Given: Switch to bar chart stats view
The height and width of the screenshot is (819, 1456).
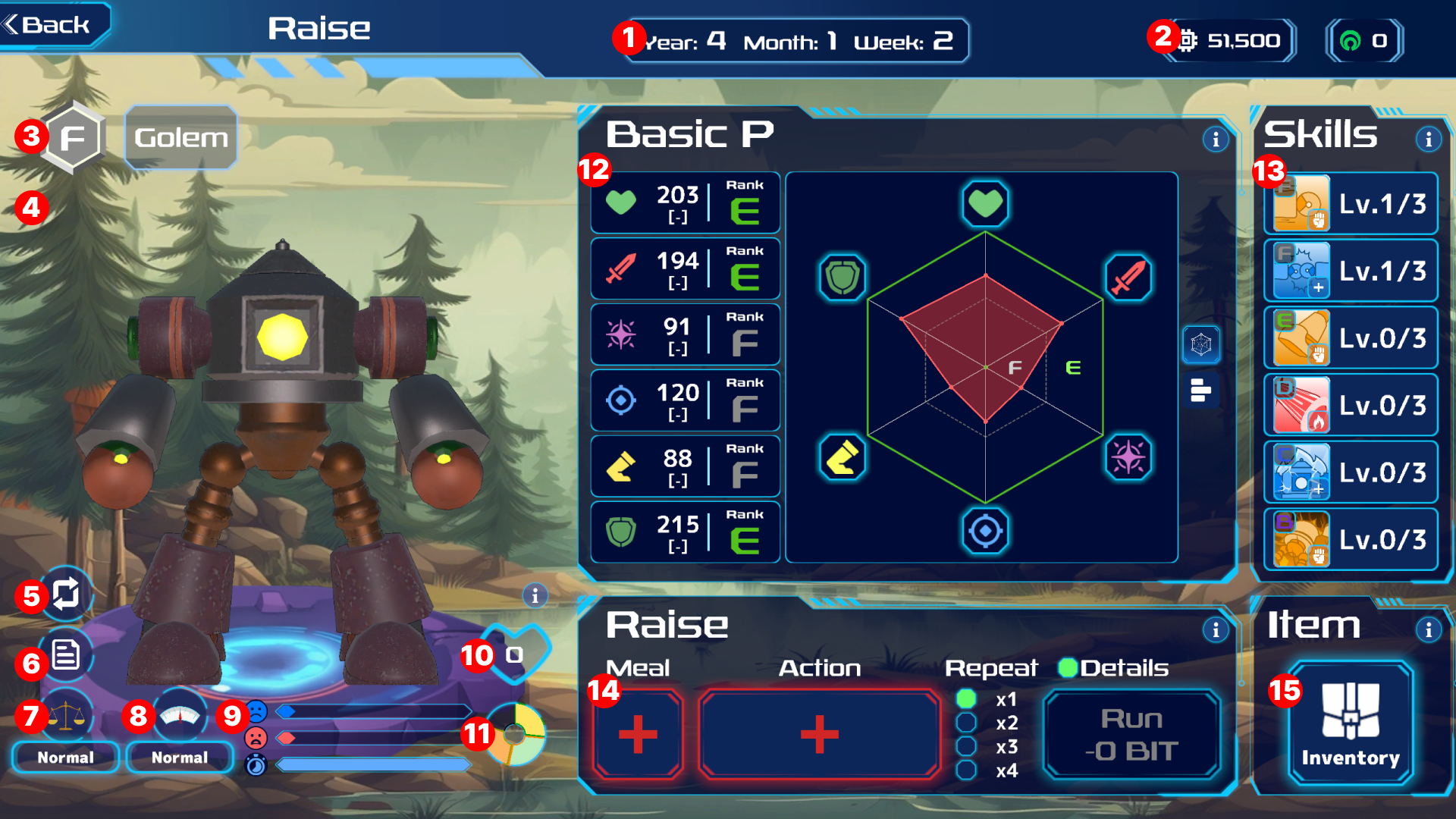Looking at the screenshot, I should click(x=1201, y=391).
